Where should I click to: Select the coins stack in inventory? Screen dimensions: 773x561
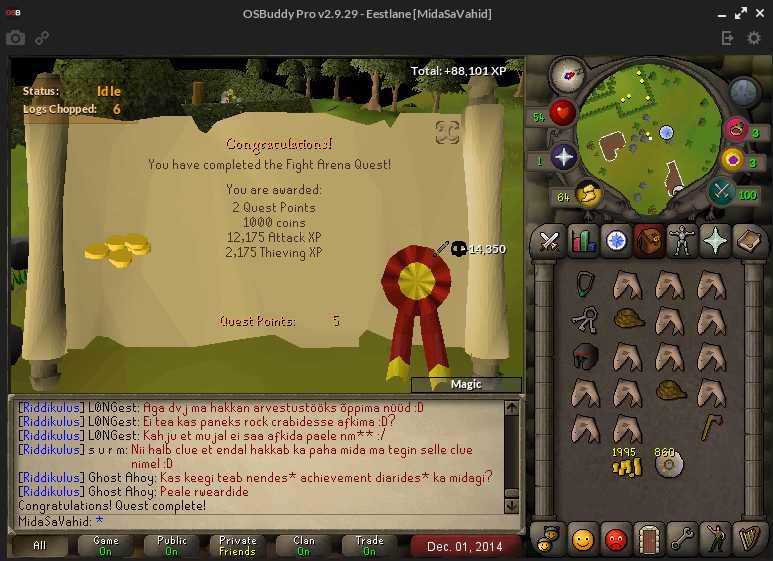click(625, 461)
